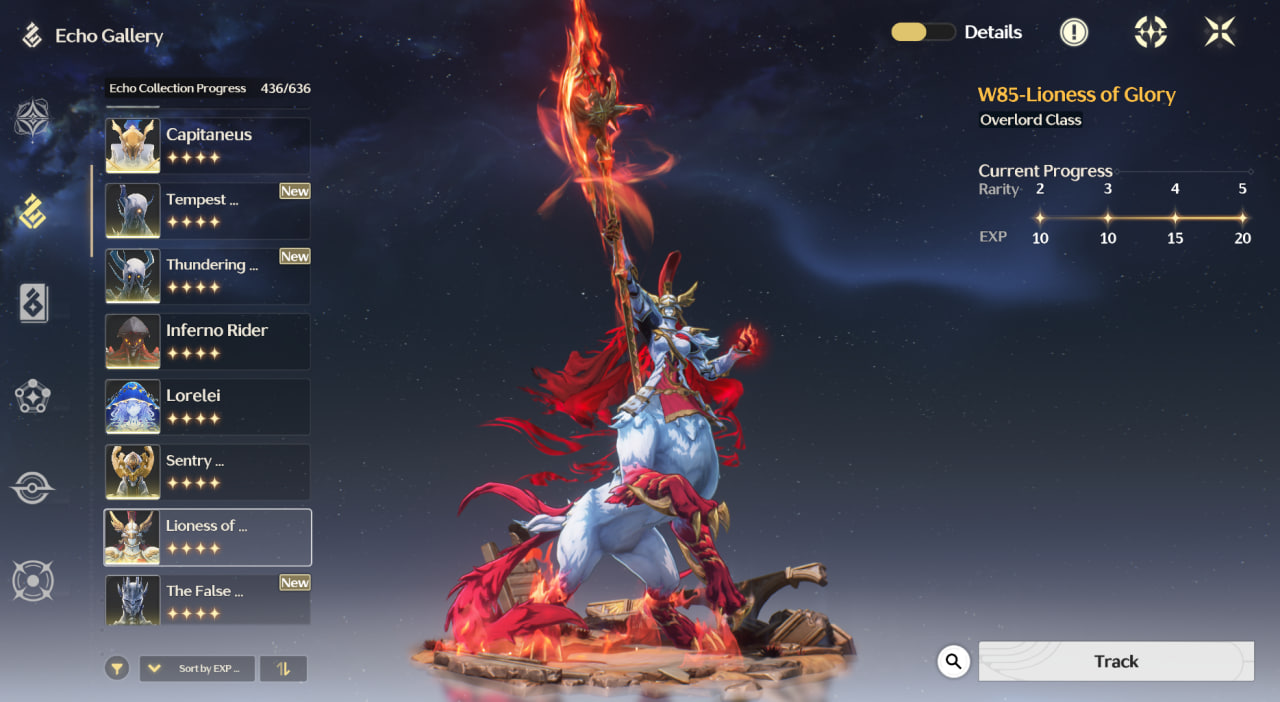
Task: Open the exclamation mark info icon
Action: coord(1074,32)
